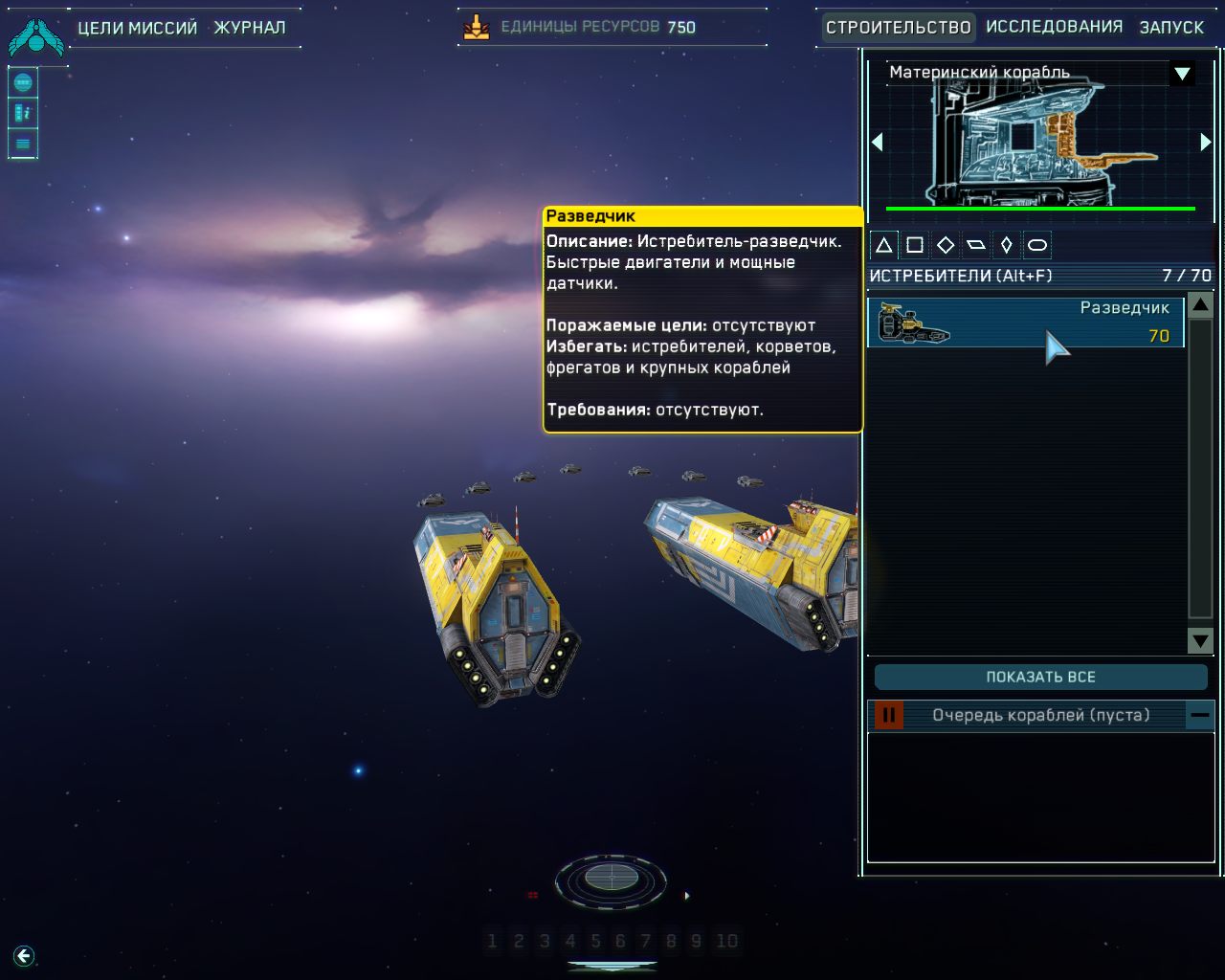Image resolution: width=1225 pixels, height=980 pixels.
Task: Click the teal faction emblem icon
Action: click(x=35, y=34)
